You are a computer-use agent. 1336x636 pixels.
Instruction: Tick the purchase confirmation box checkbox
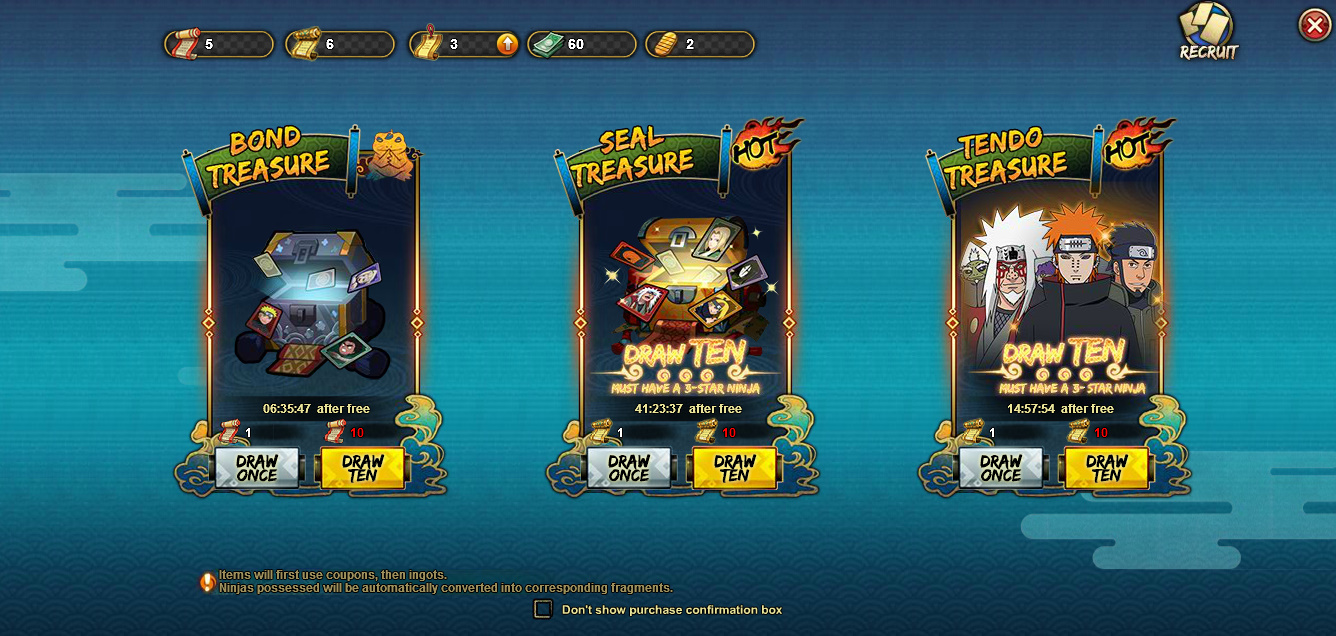[x=543, y=609]
